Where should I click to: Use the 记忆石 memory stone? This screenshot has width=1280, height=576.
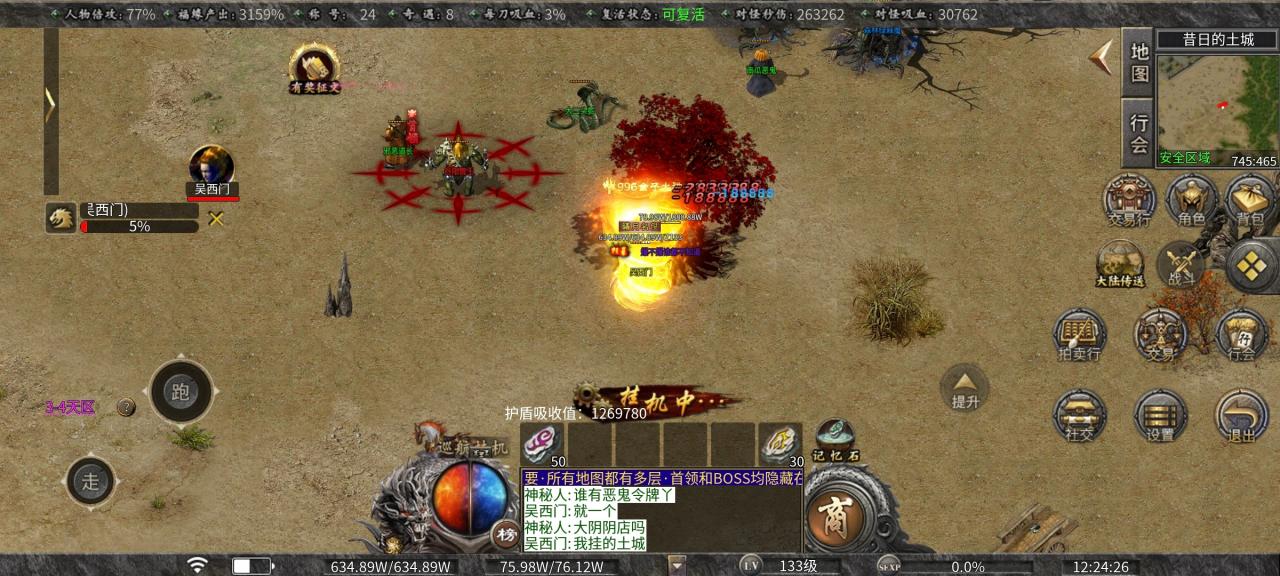(834, 437)
